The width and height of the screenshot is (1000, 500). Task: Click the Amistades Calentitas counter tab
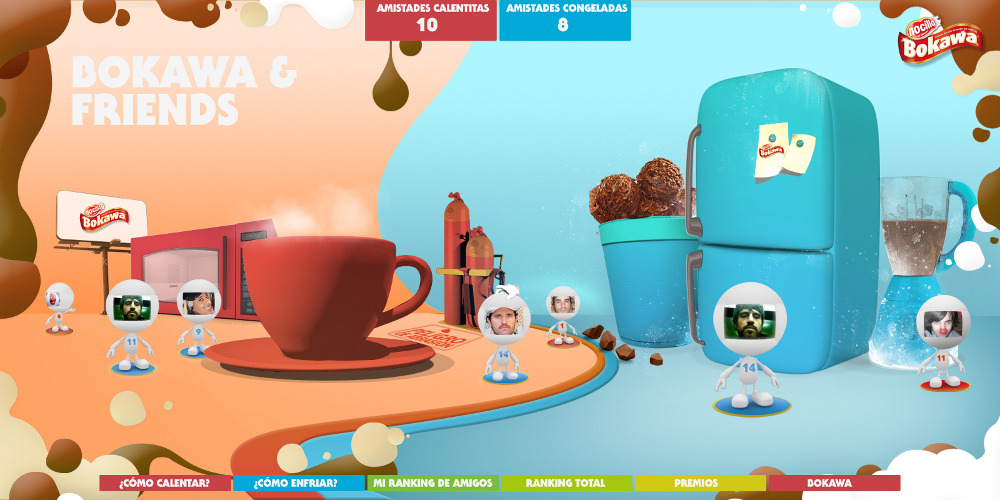coord(431,19)
